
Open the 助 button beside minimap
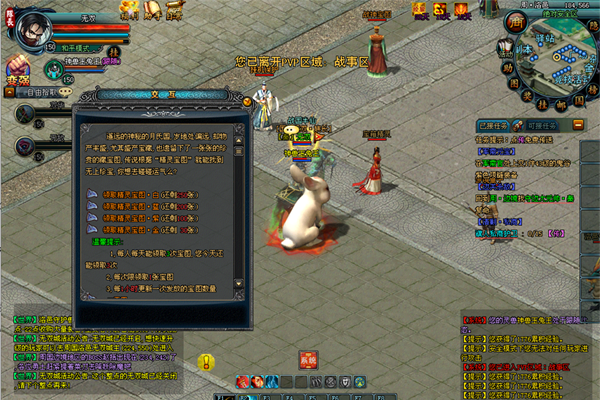point(507,66)
